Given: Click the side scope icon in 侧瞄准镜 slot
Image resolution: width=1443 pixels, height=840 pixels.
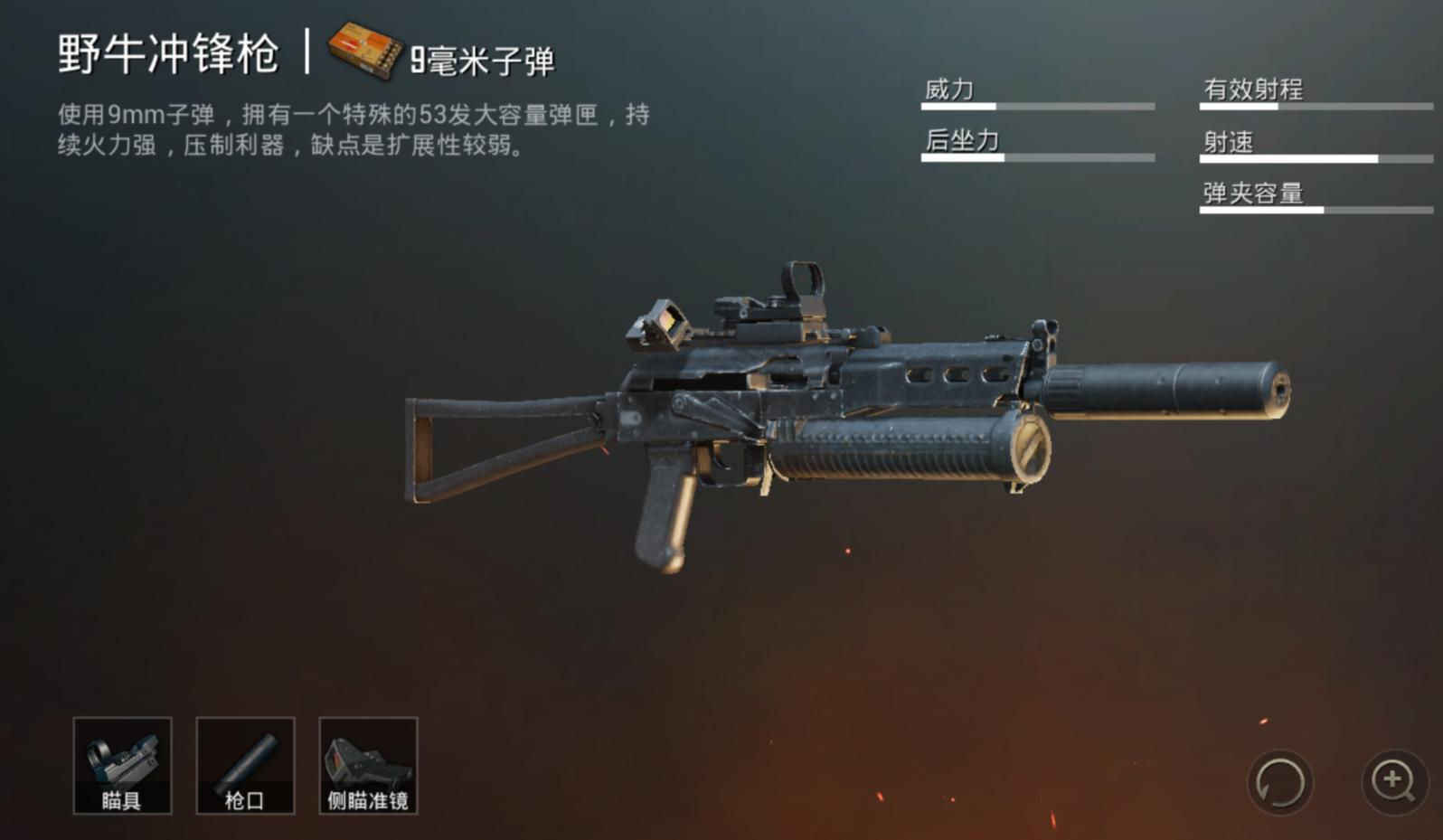Looking at the screenshot, I should [x=368, y=760].
